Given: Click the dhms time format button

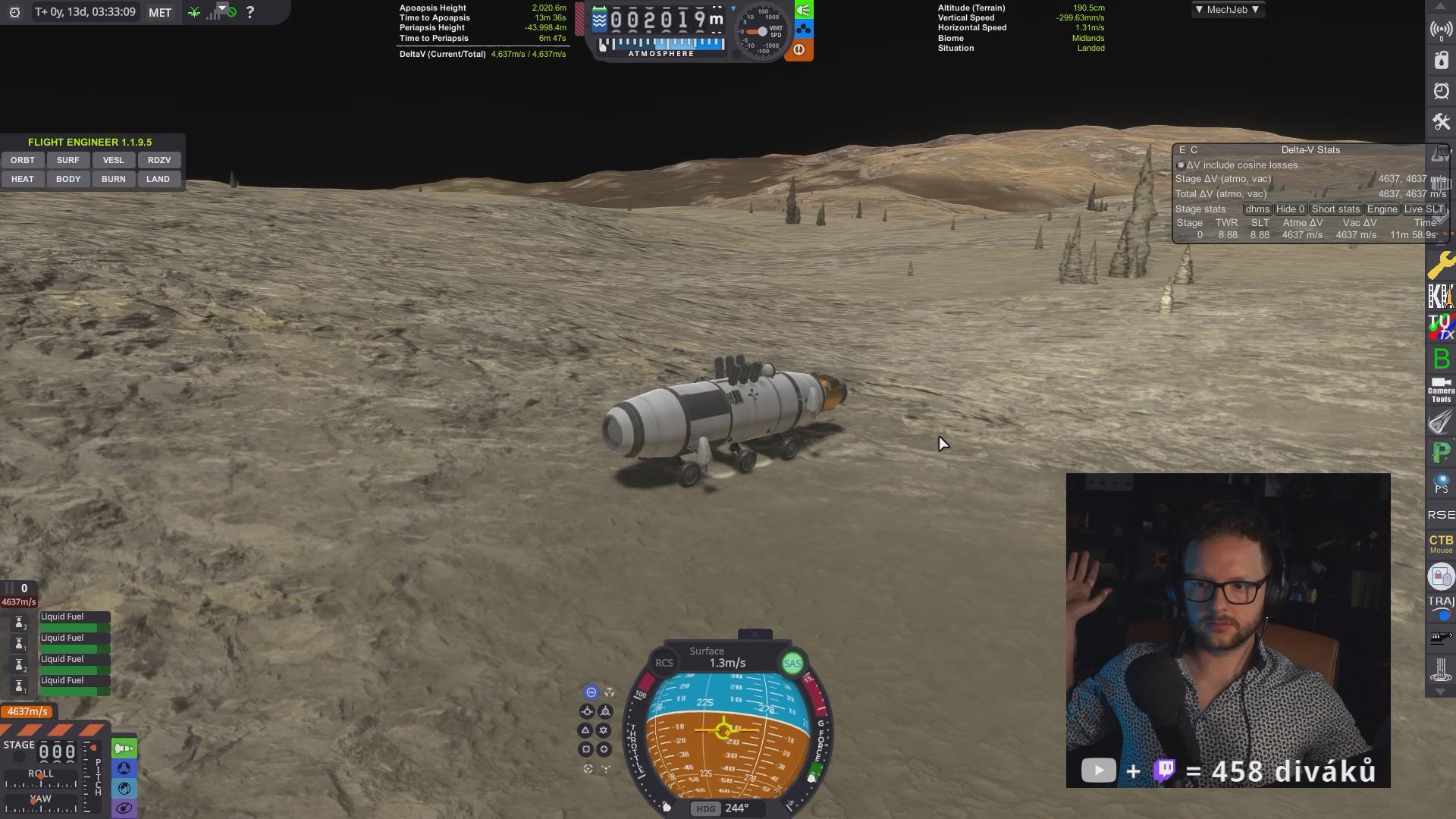Looking at the screenshot, I should pyautogui.click(x=1257, y=209).
